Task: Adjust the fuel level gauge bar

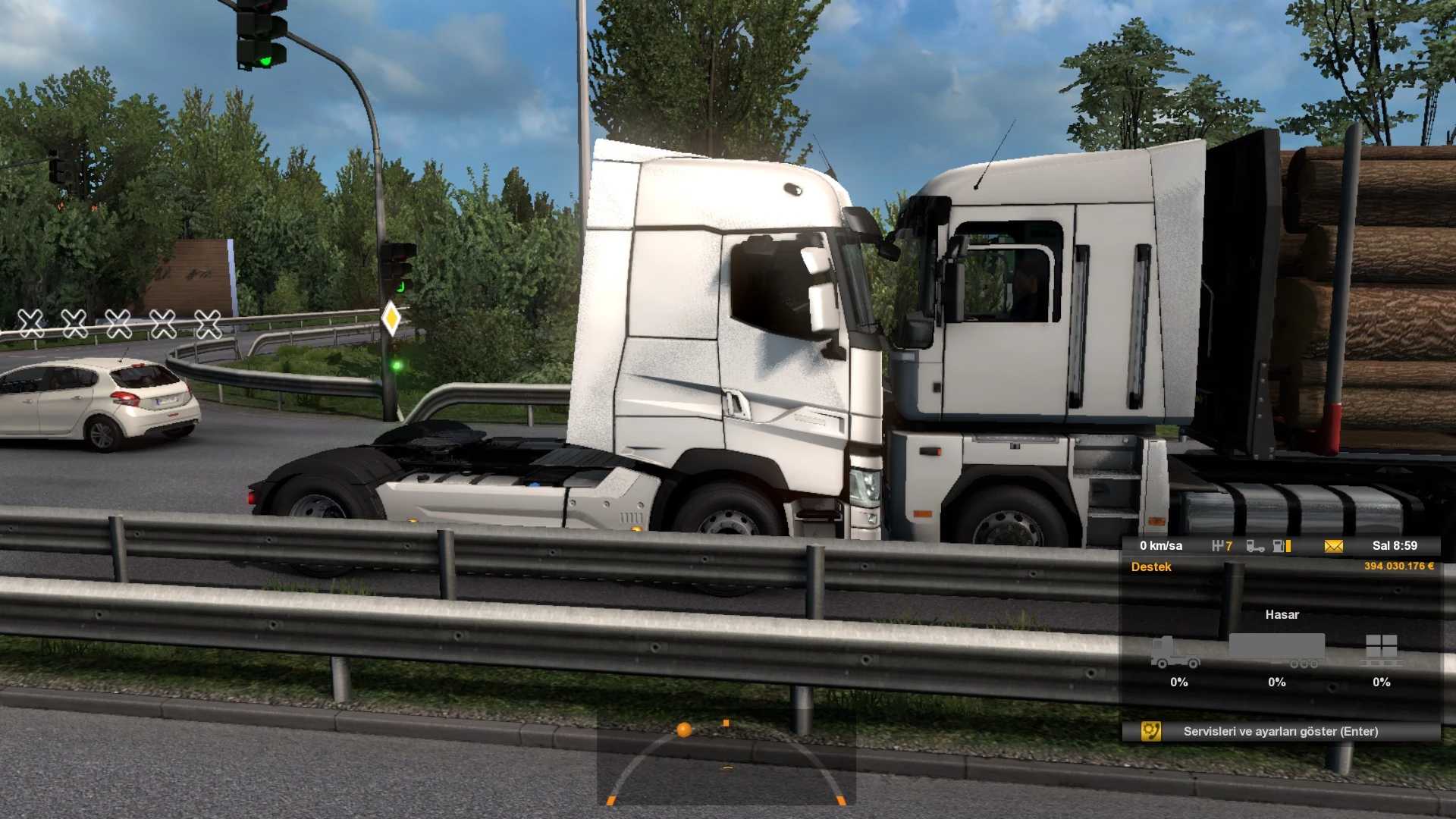Action: [1289, 545]
